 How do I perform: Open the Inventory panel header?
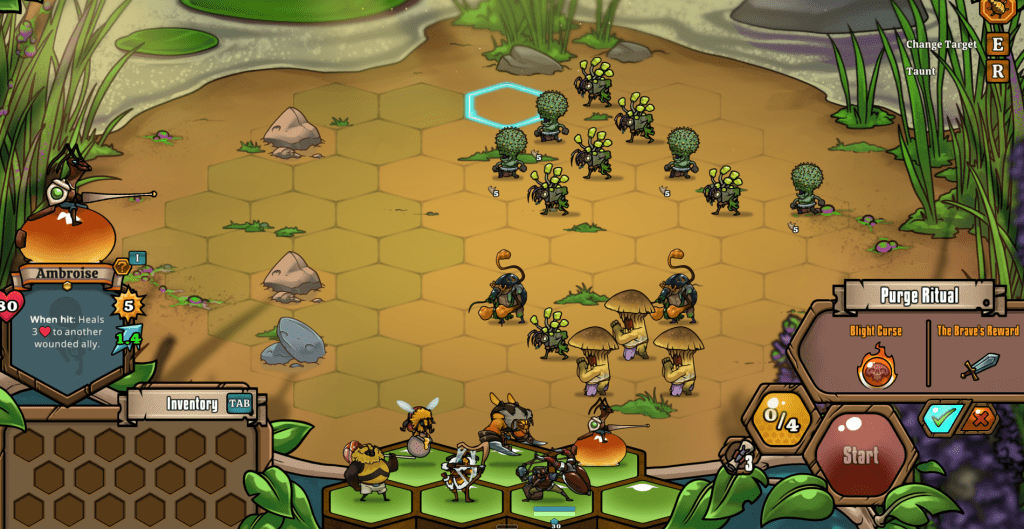(x=190, y=404)
